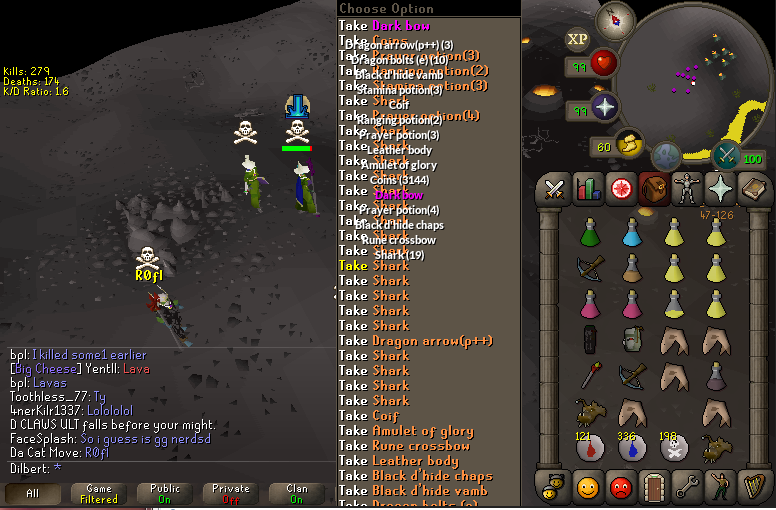Take the Black d'hide chaps
Image resolution: width=776 pixels, height=510 pixels.
(x=431, y=476)
